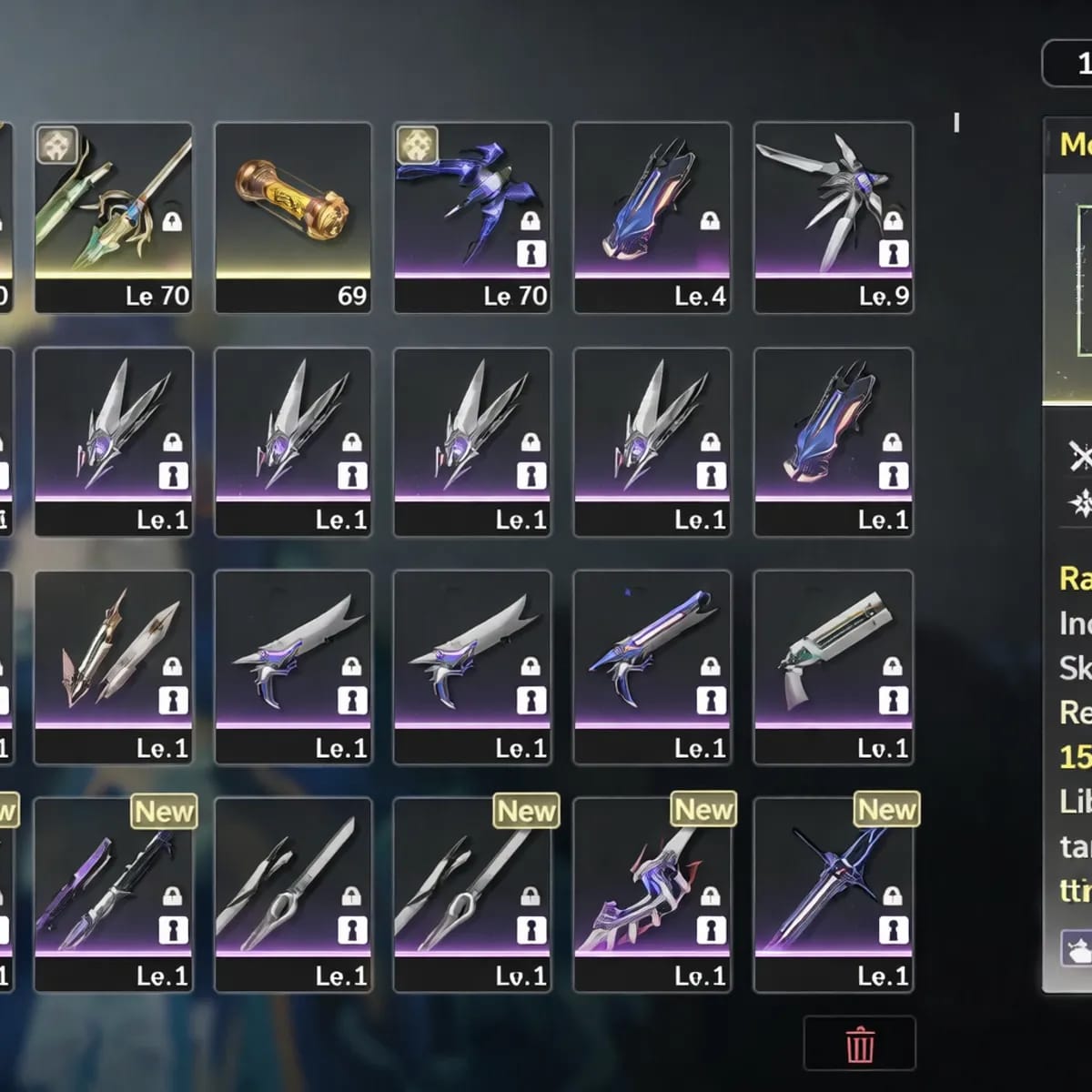Choose the golden capsule item with count 69
The image size is (1092, 1092).
coord(292,217)
